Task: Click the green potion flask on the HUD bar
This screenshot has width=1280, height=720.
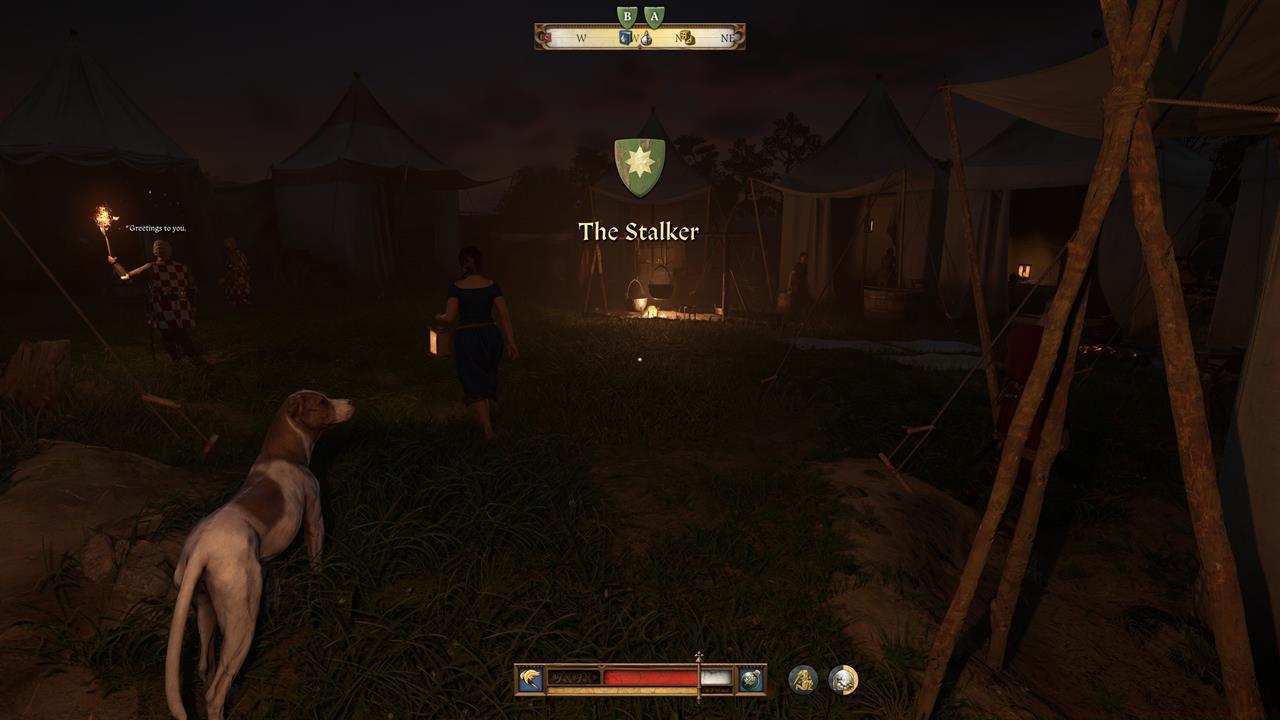Action: click(x=751, y=680)
